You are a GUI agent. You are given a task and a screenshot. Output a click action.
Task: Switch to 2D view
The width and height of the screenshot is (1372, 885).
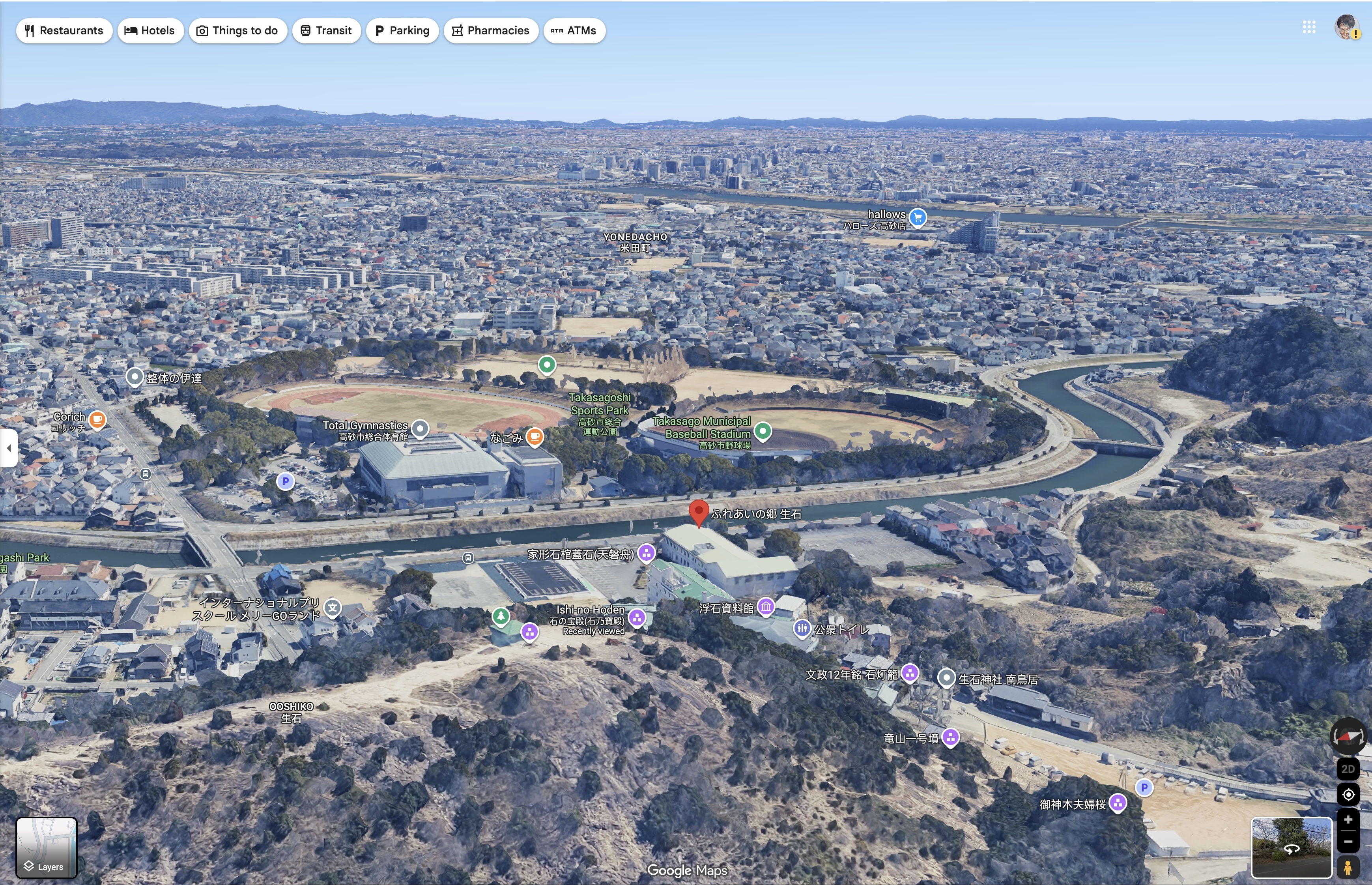coord(1348,769)
